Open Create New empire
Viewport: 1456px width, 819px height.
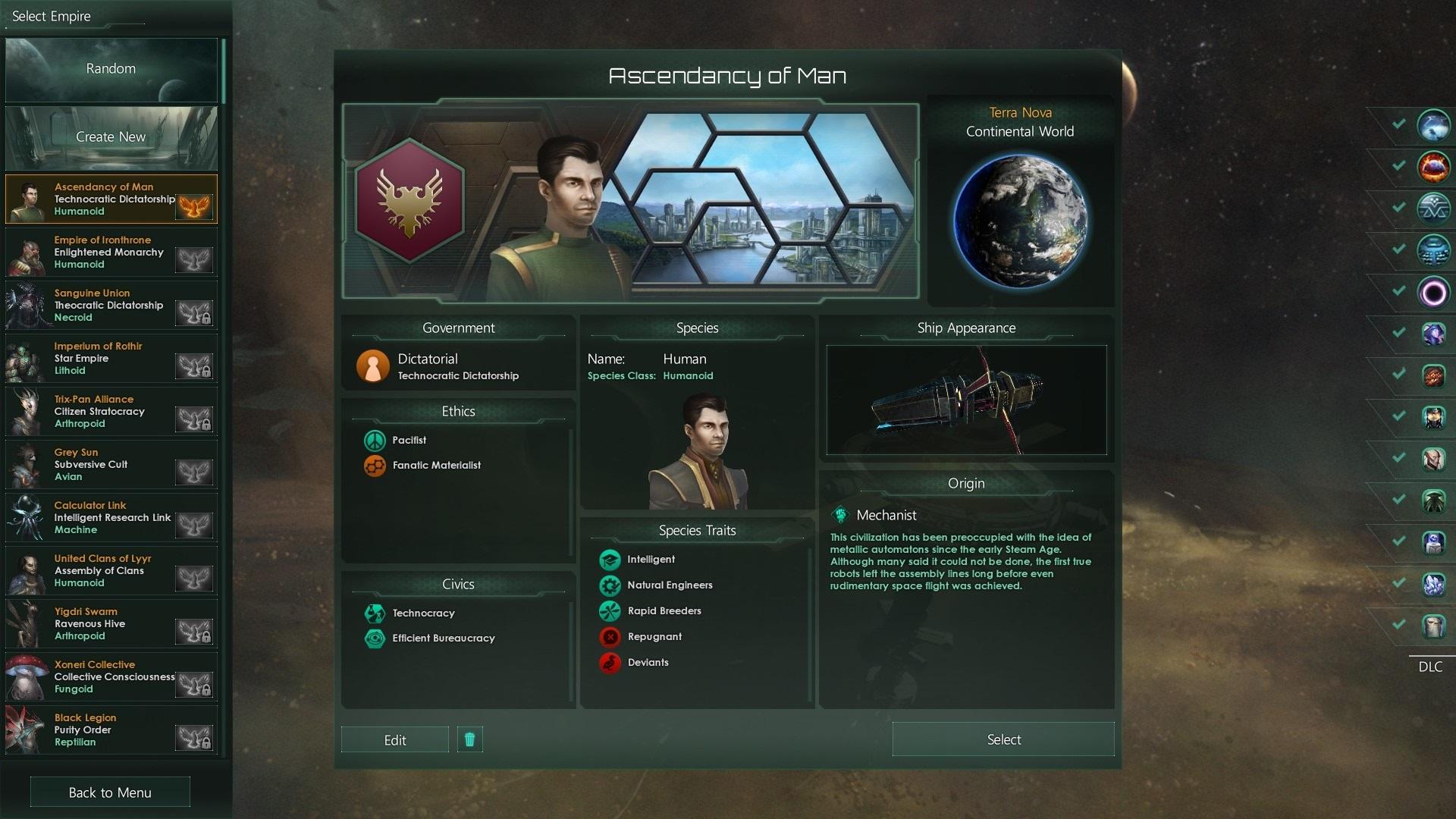point(111,137)
